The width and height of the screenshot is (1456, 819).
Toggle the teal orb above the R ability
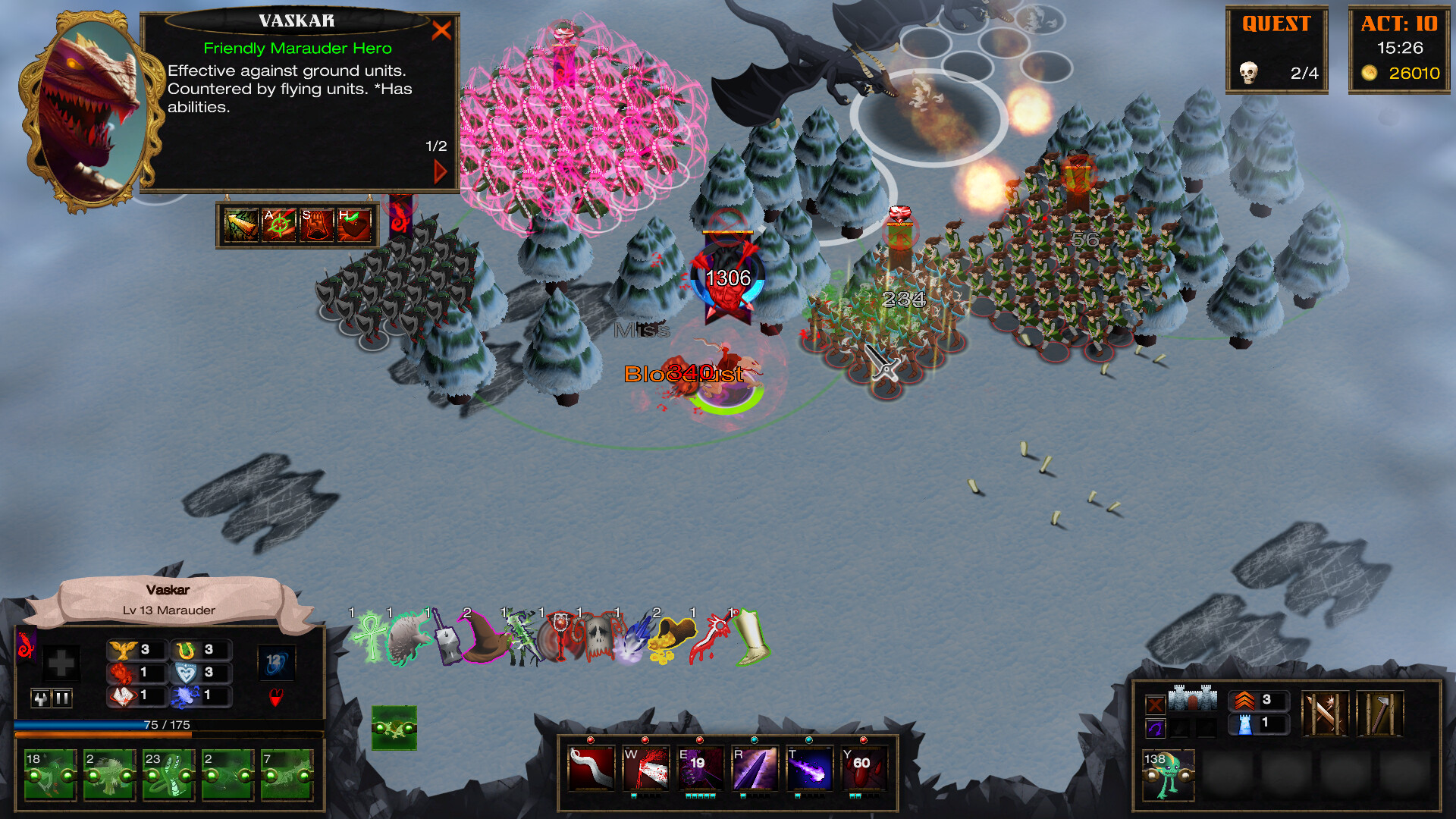point(755,742)
